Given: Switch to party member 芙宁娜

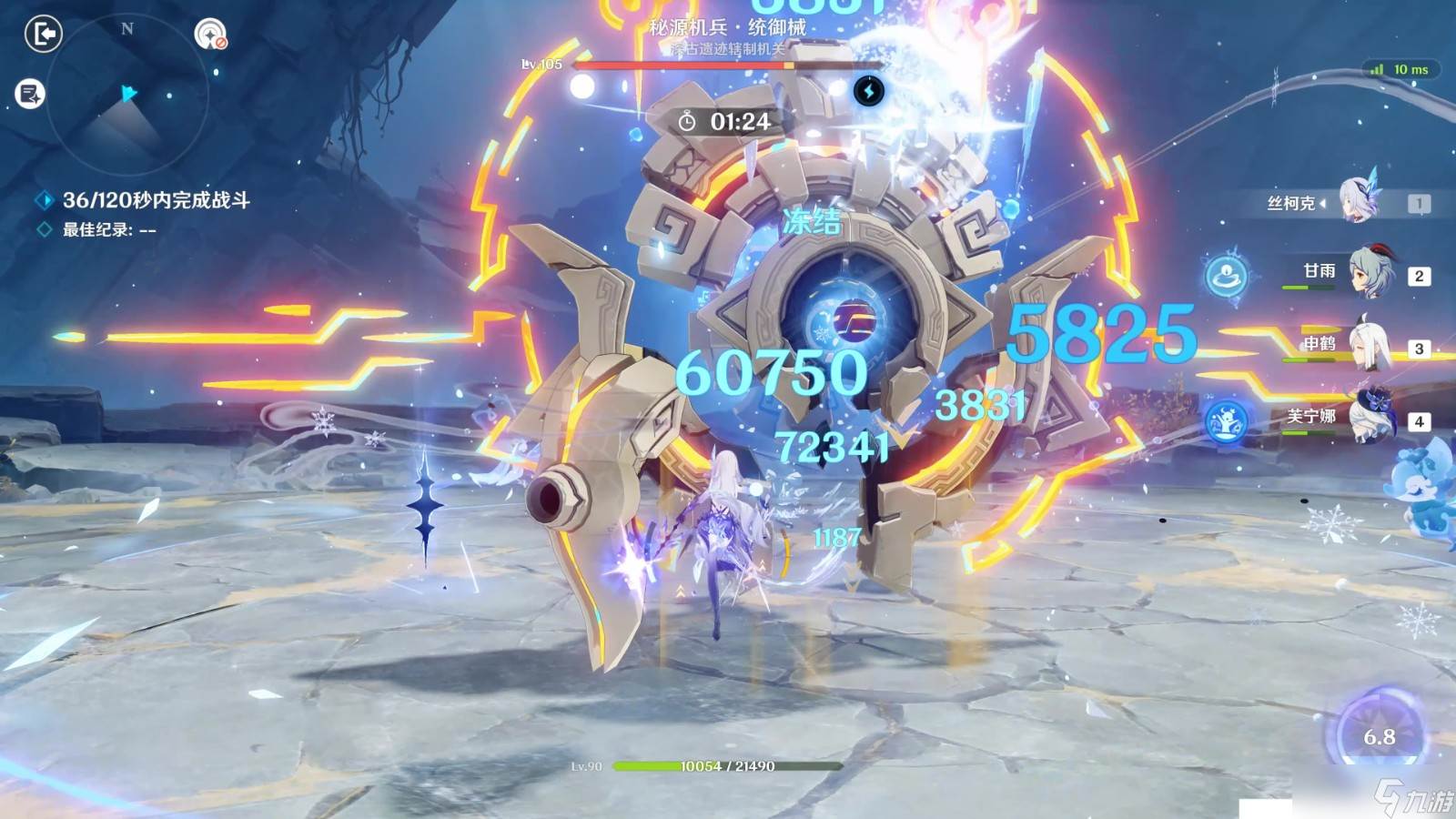Looking at the screenshot, I should pos(1368,417).
